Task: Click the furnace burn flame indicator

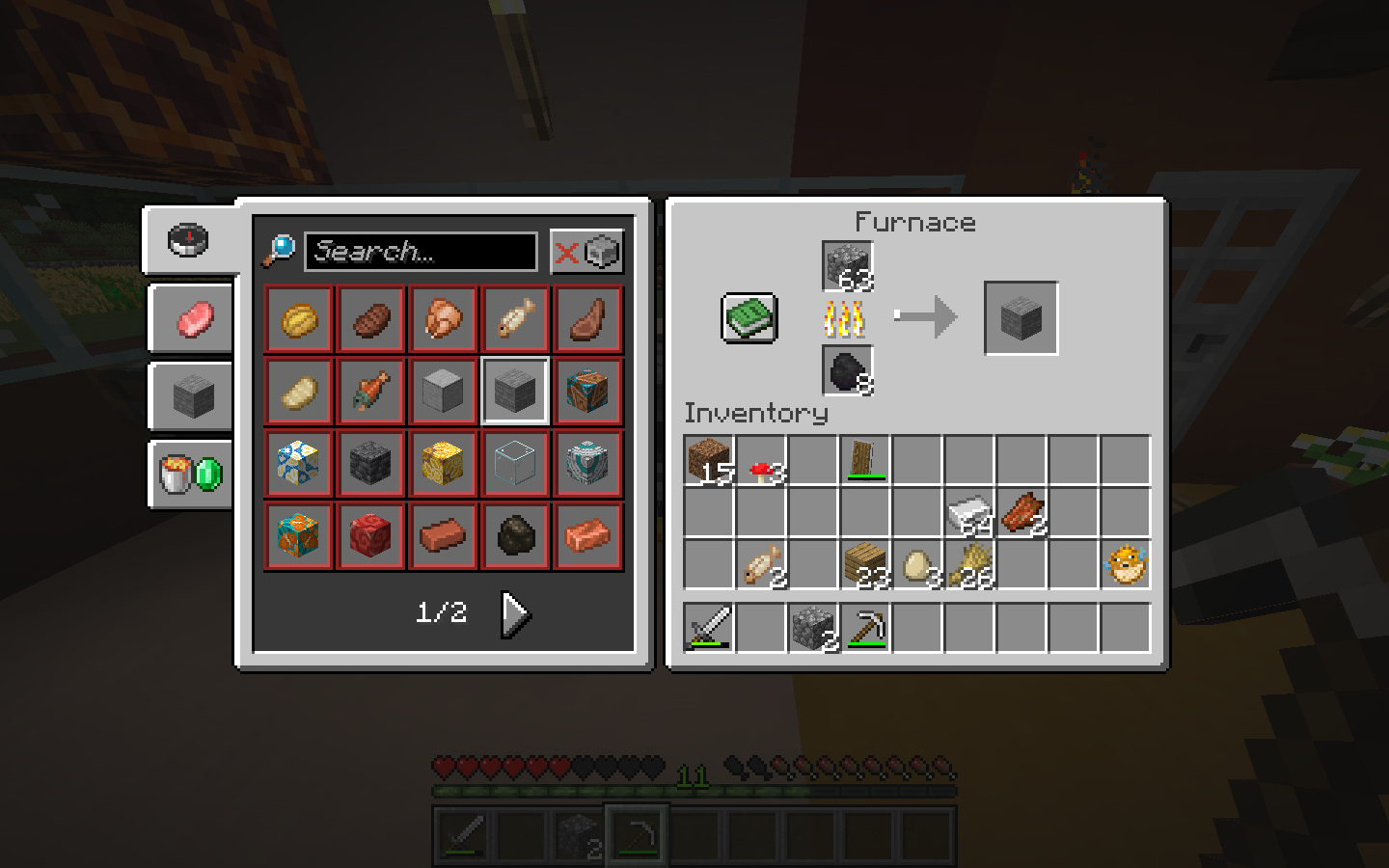Action: 847,319
